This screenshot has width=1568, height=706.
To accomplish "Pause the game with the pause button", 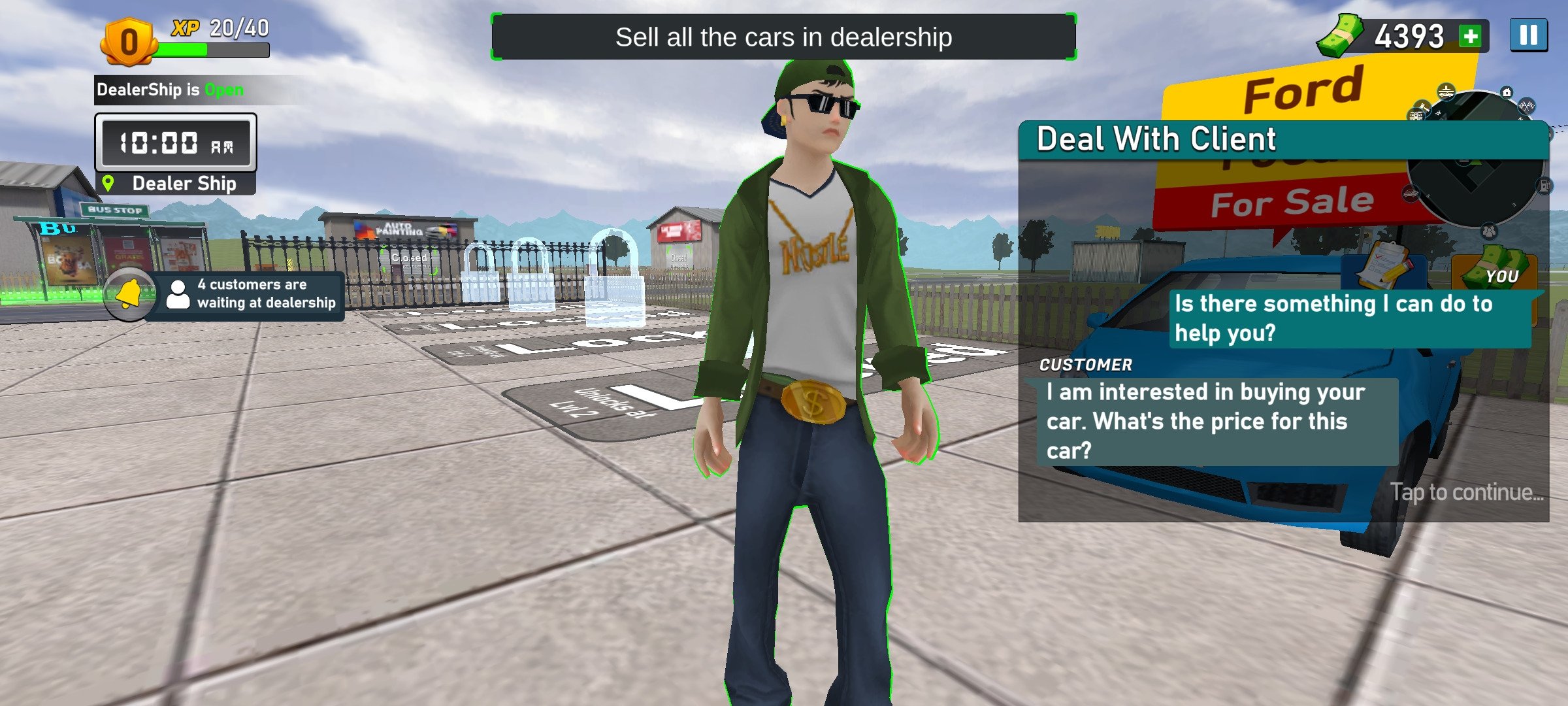I will (1528, 35).
